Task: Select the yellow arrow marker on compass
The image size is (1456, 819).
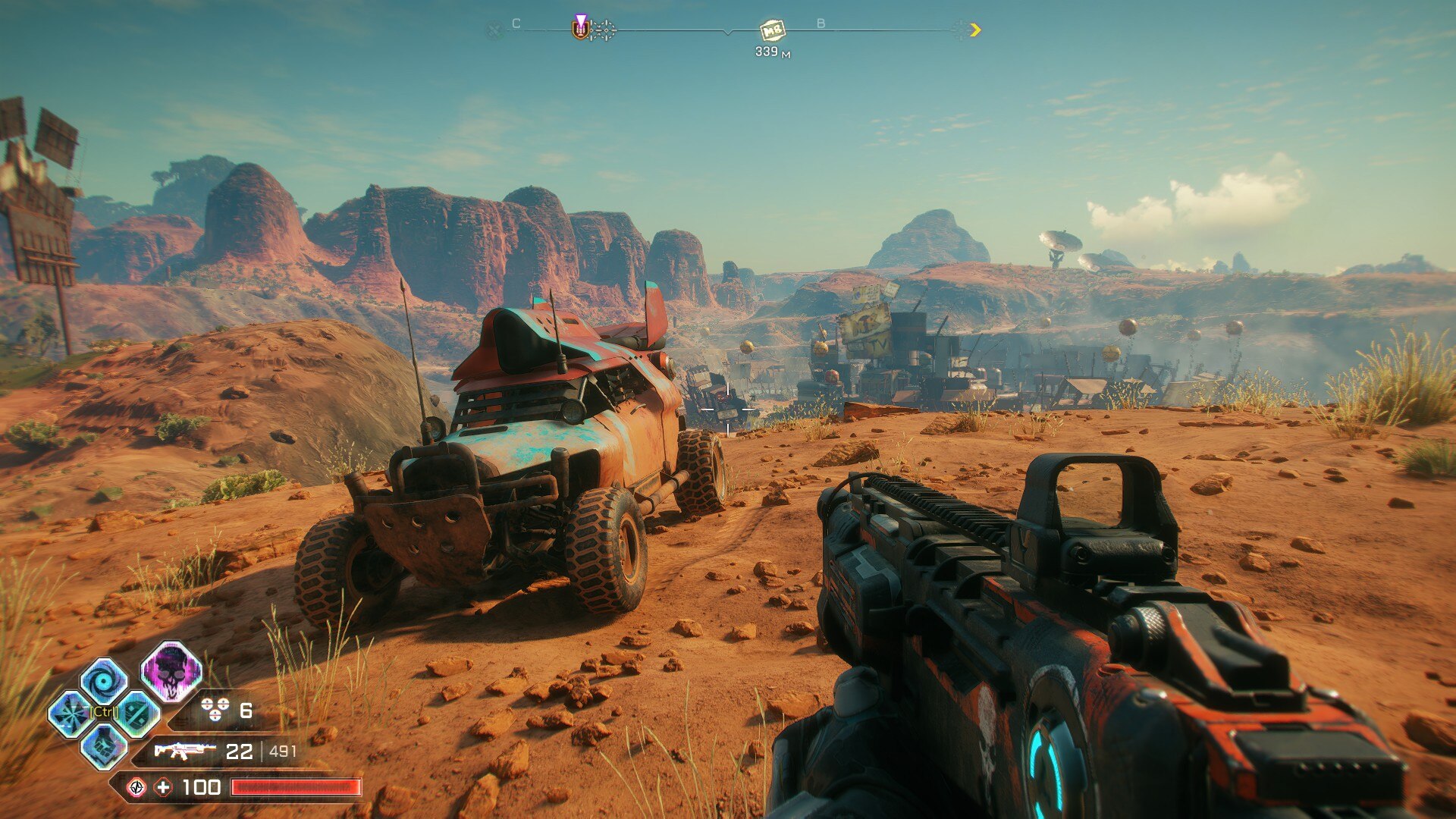Action: [975, 30]
